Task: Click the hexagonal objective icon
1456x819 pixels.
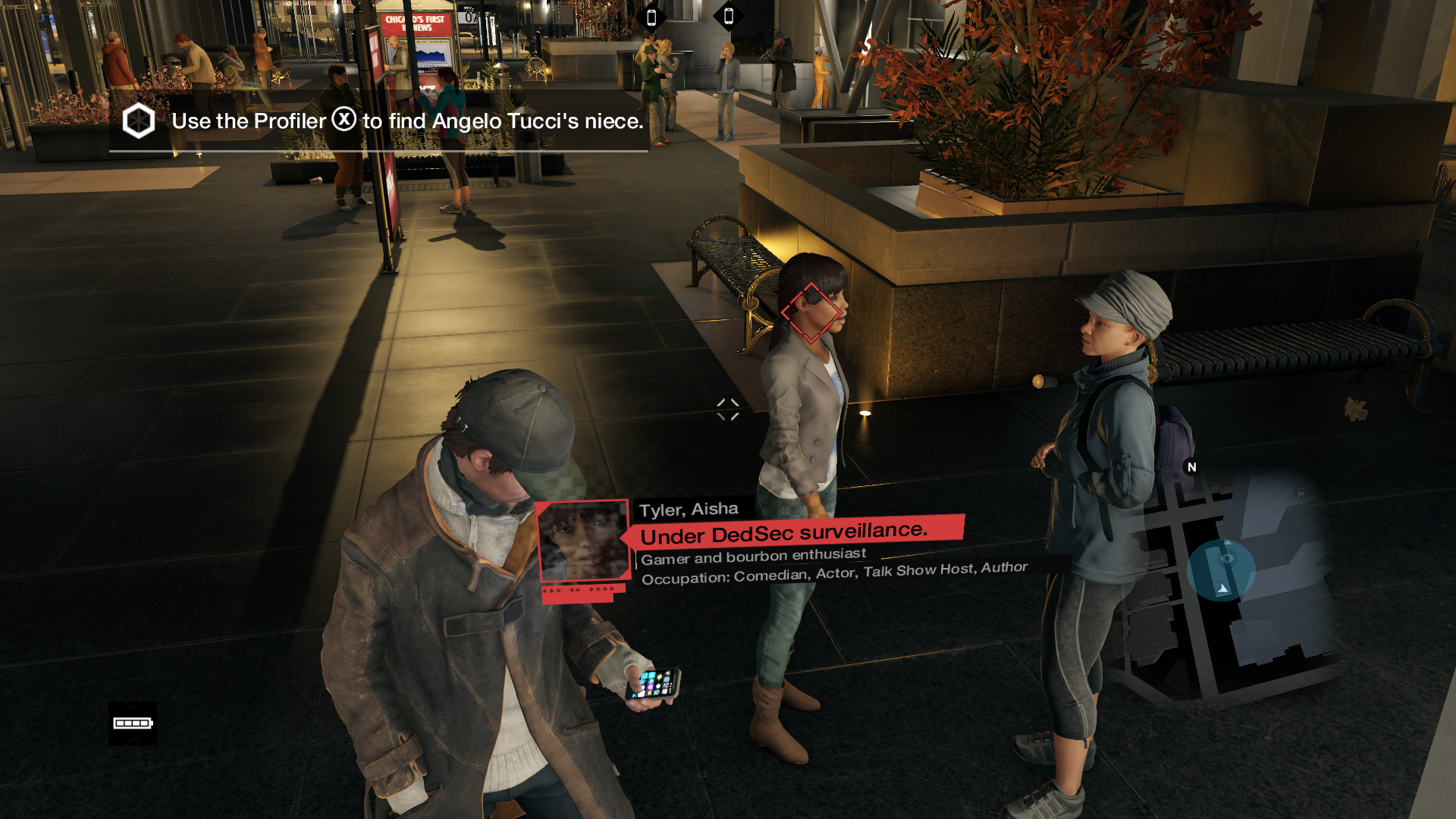Action: [139, 121]
